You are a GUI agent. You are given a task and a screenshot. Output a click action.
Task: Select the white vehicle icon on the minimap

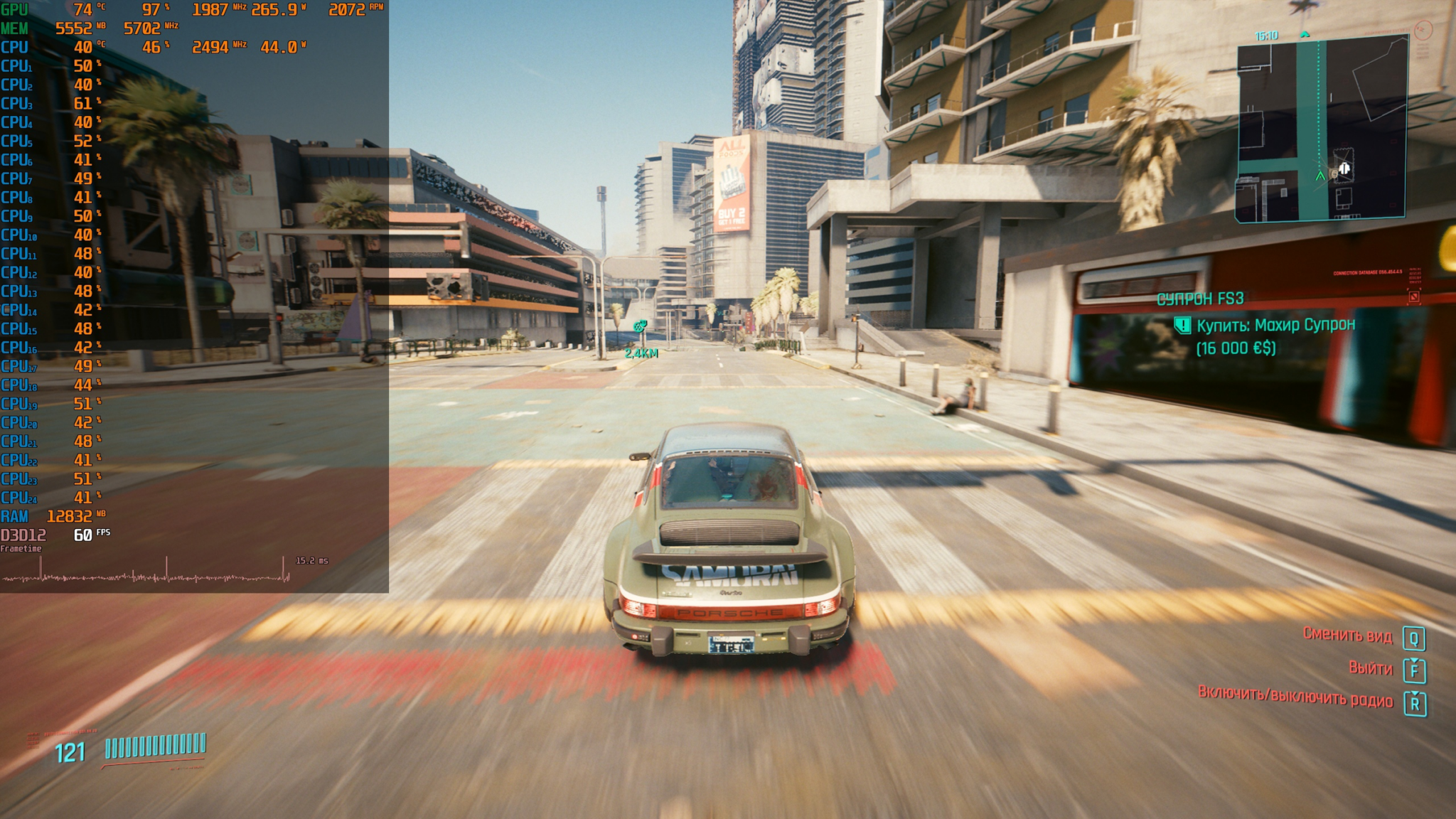click(x=1344, y=169)
